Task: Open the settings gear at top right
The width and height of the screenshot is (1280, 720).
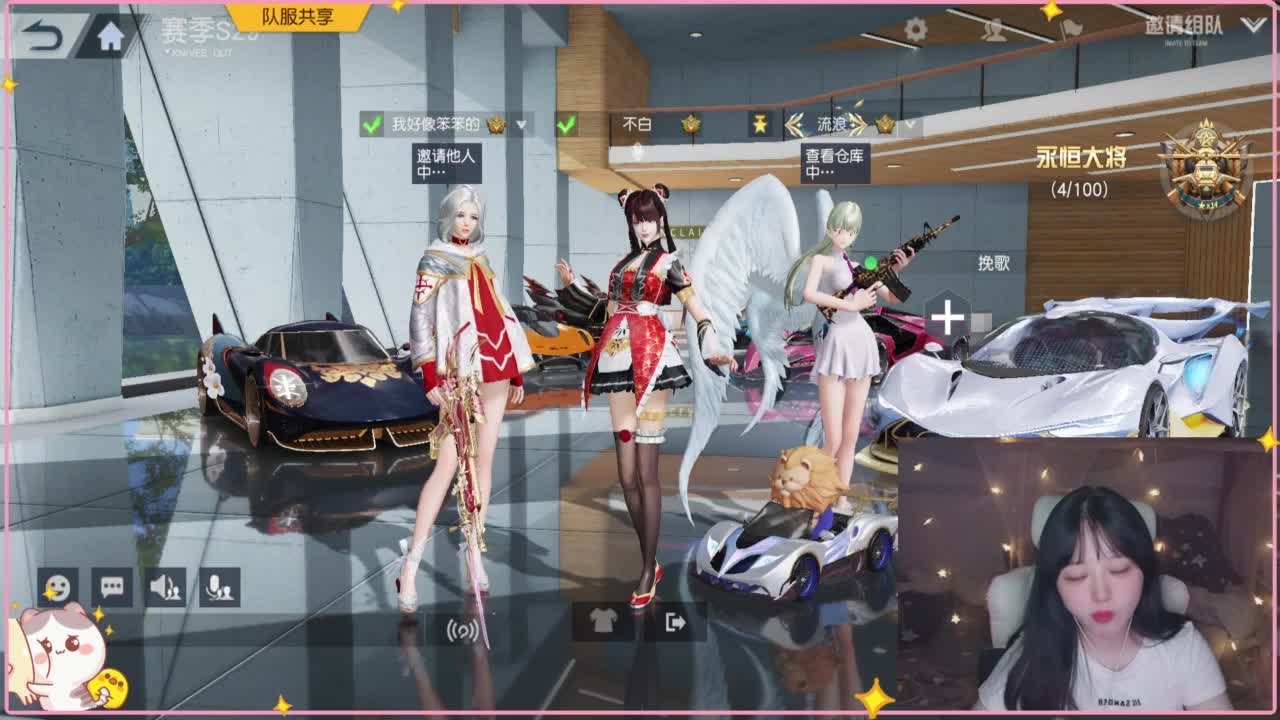Action: [915, 30]
